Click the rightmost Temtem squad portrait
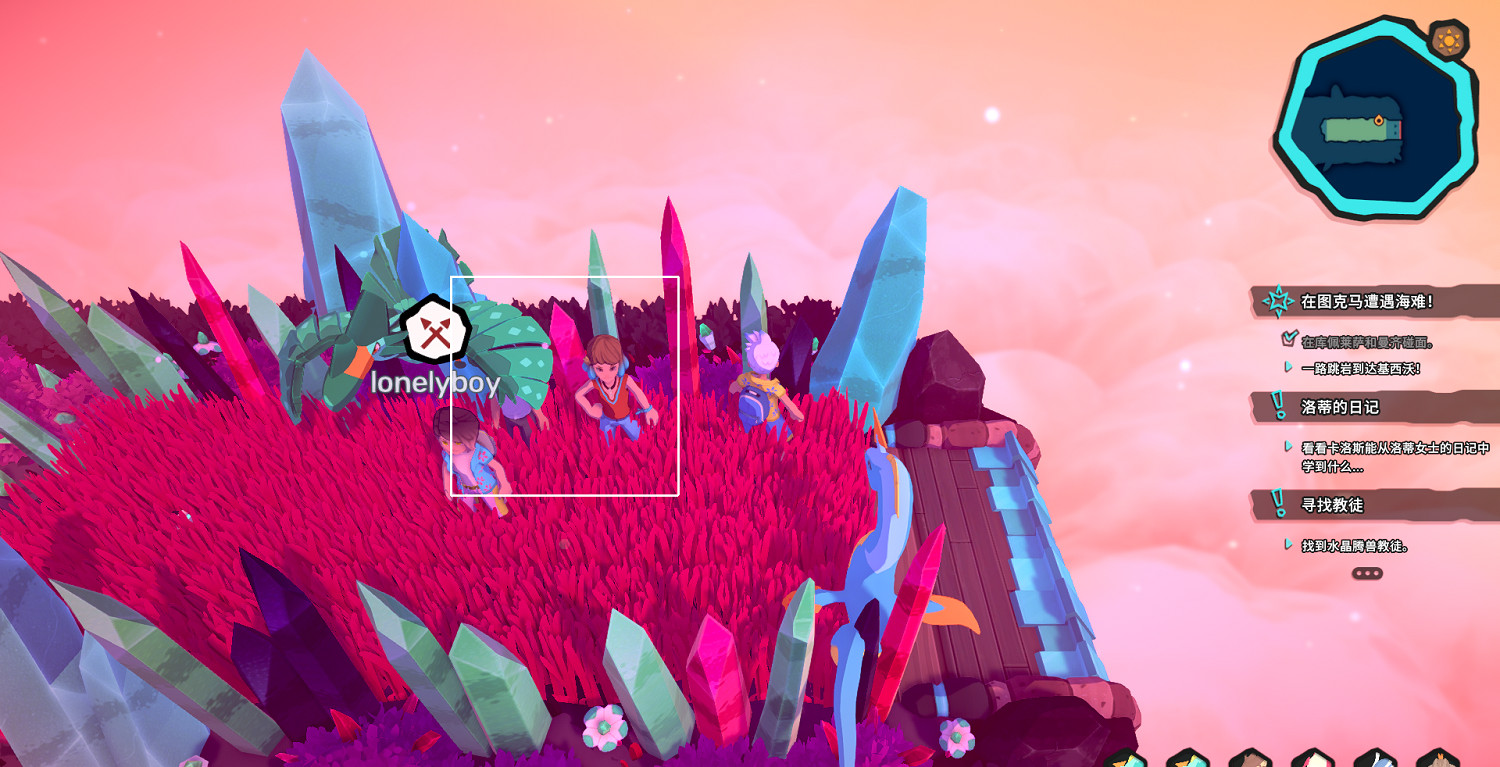This screenshot has width=1500, height=767. (1440, 758)
